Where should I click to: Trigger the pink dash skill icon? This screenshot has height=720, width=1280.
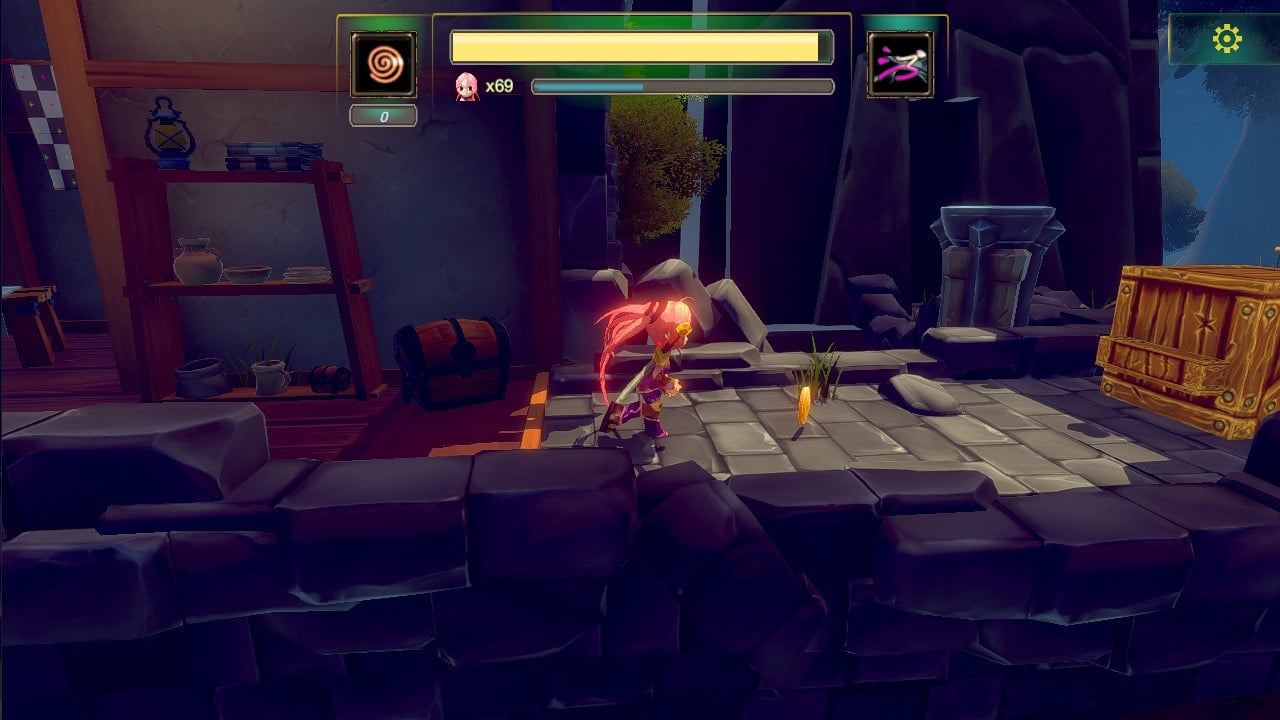coord(900,65)
